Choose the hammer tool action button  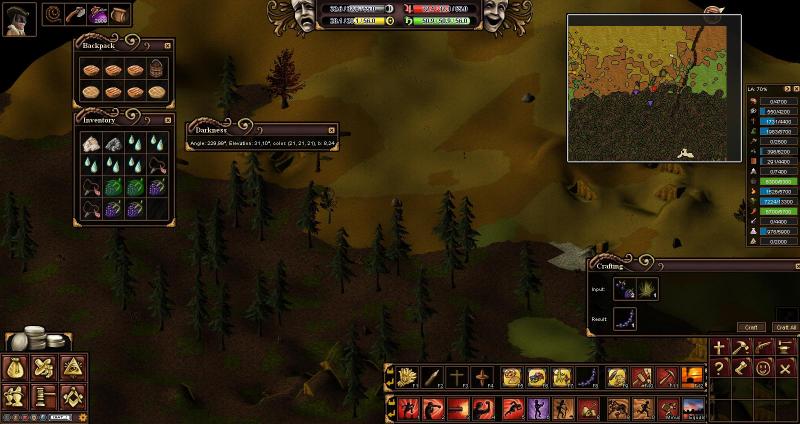742,348
